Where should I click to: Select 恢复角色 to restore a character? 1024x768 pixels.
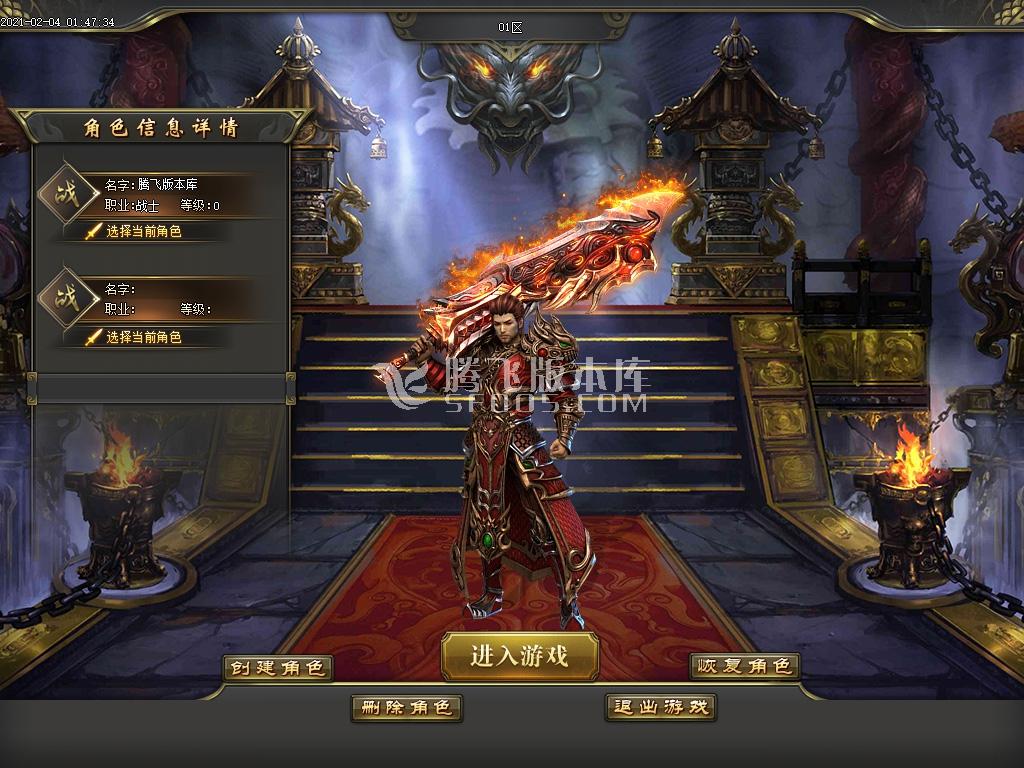pos(745,666)
